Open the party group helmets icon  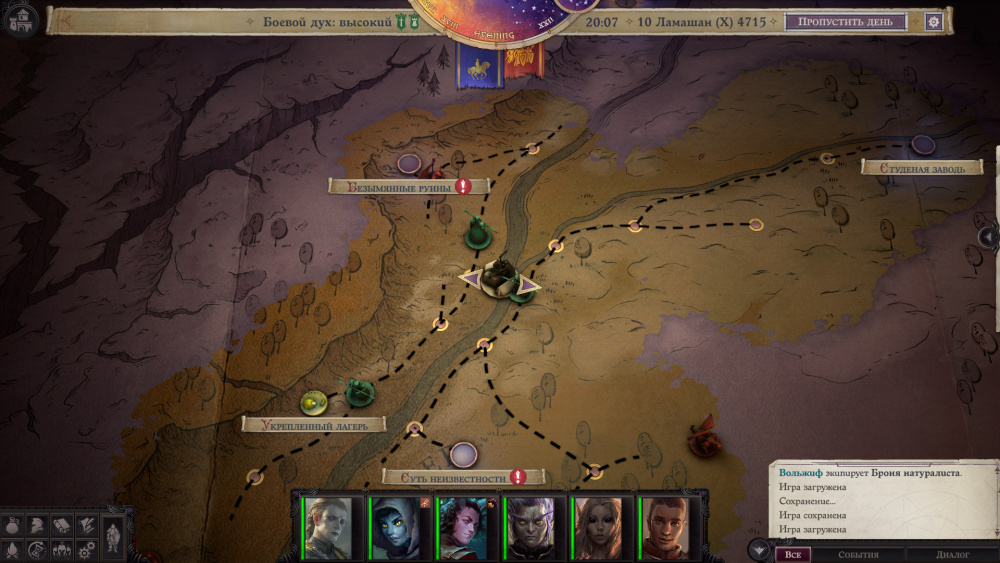(x=61, y=549)
